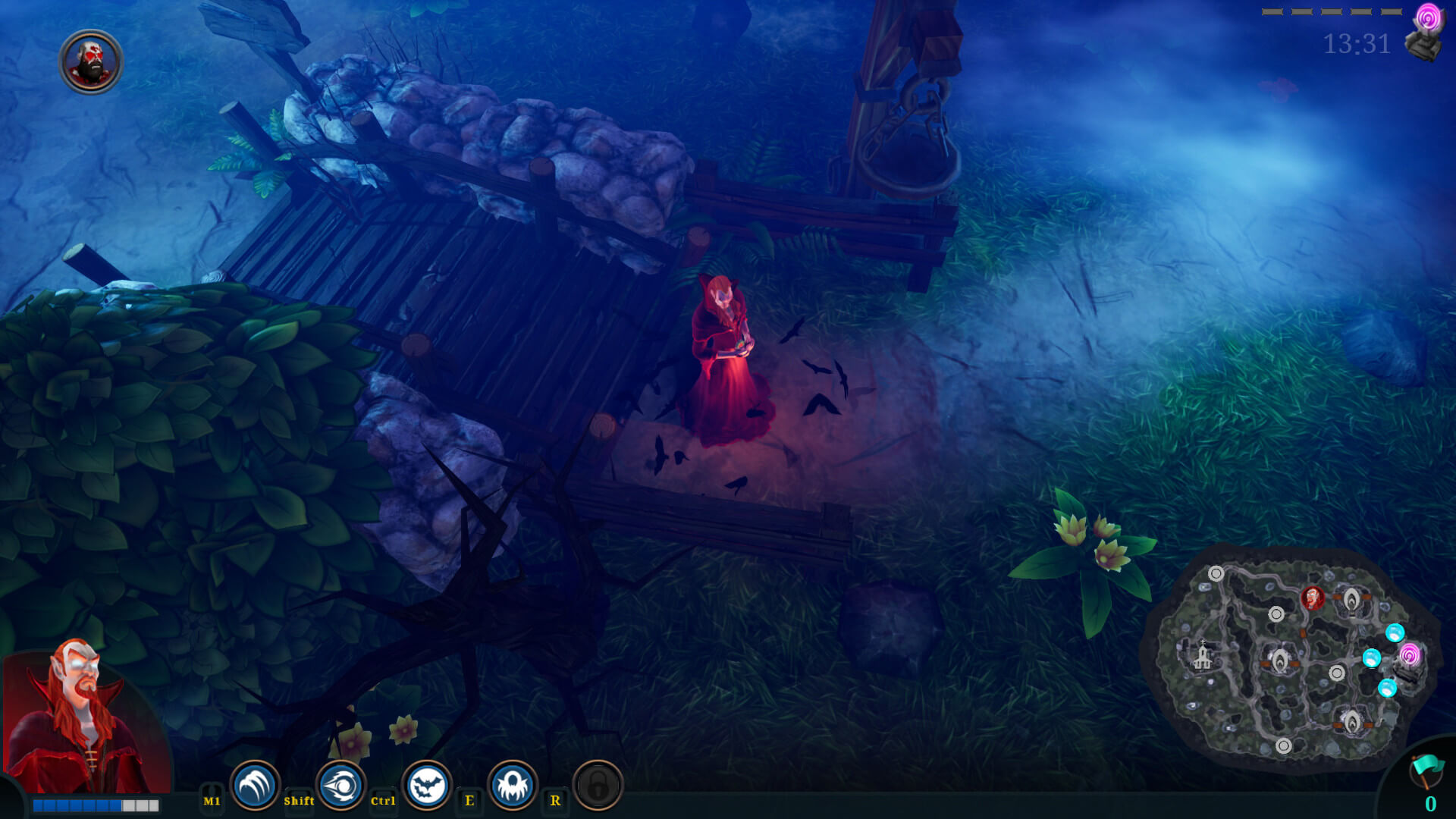Screen dimensions: 1456x819
Task: Click the Ctrl keybind label
Action: click(x=383, y=800)
